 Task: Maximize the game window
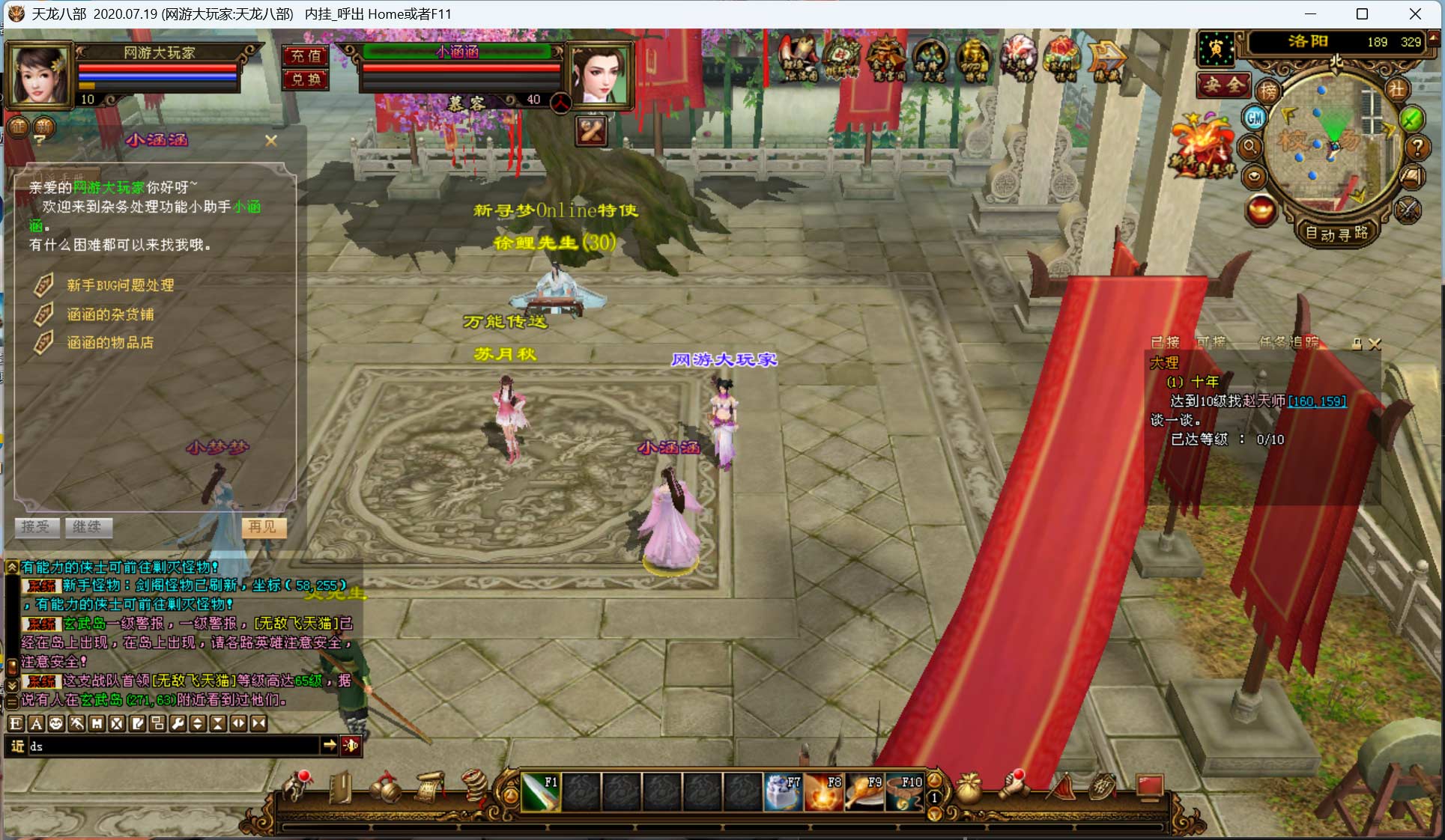point(1362,14)
